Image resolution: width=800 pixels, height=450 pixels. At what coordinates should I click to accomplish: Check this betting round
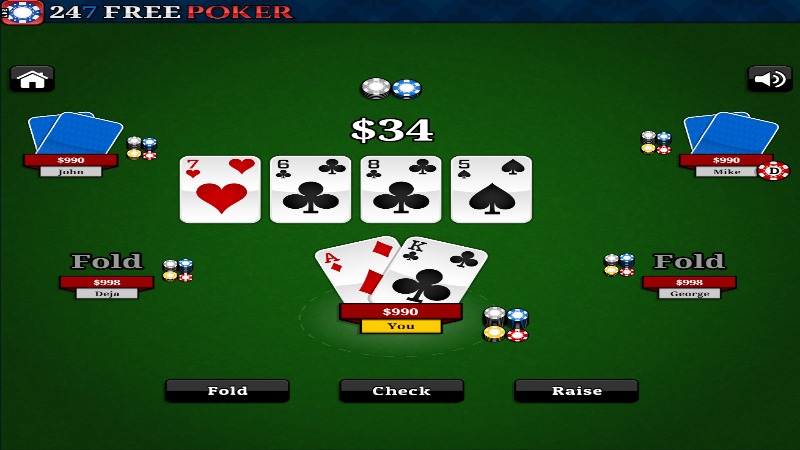tap(401, 391)
